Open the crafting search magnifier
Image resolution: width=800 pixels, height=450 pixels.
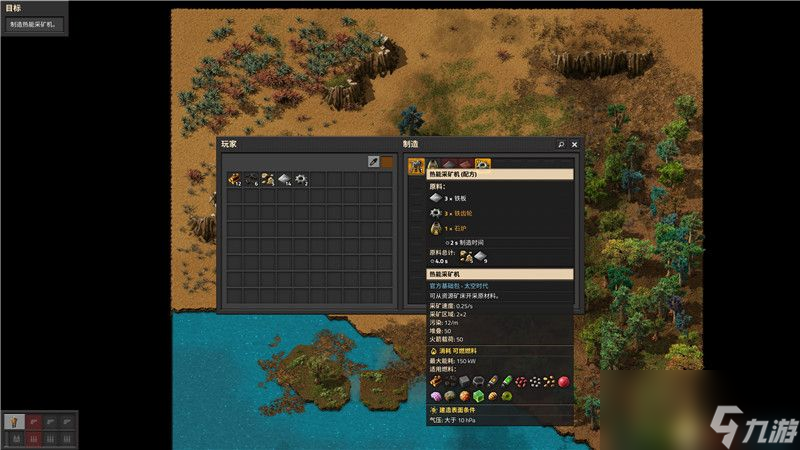(561, 144)
